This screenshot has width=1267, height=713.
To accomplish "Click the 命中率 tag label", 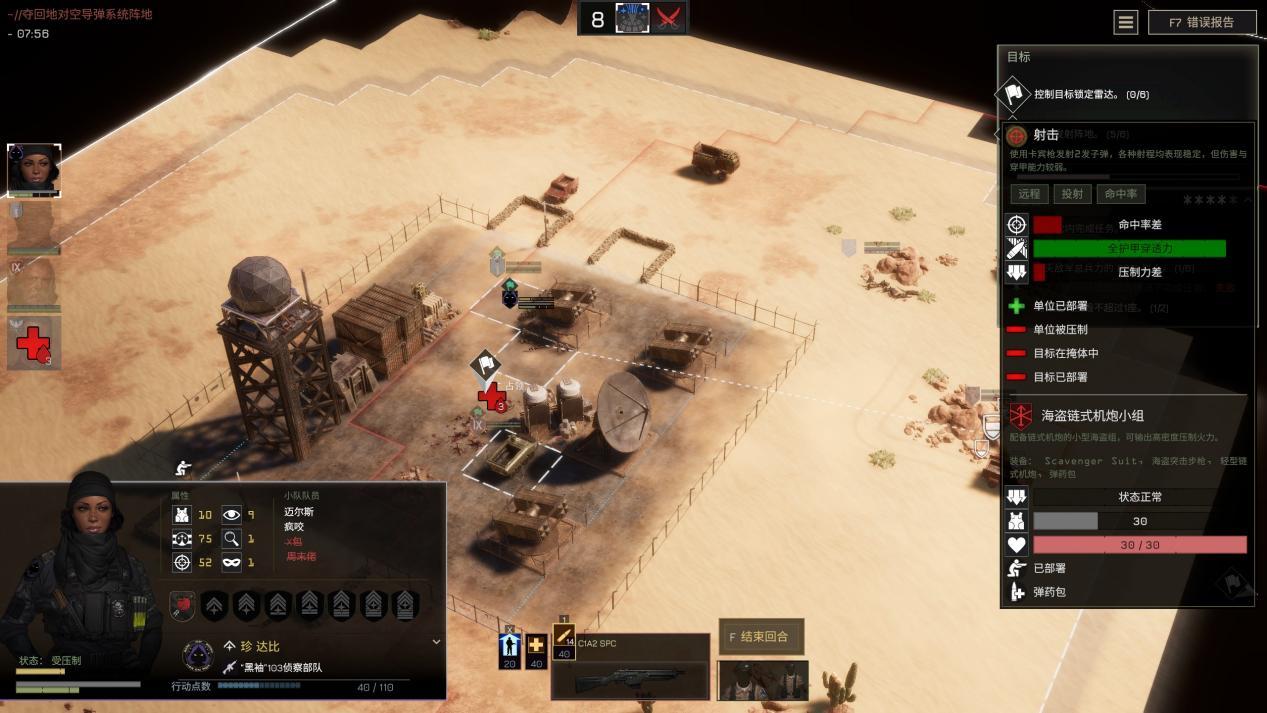I will coord(1120,194).
